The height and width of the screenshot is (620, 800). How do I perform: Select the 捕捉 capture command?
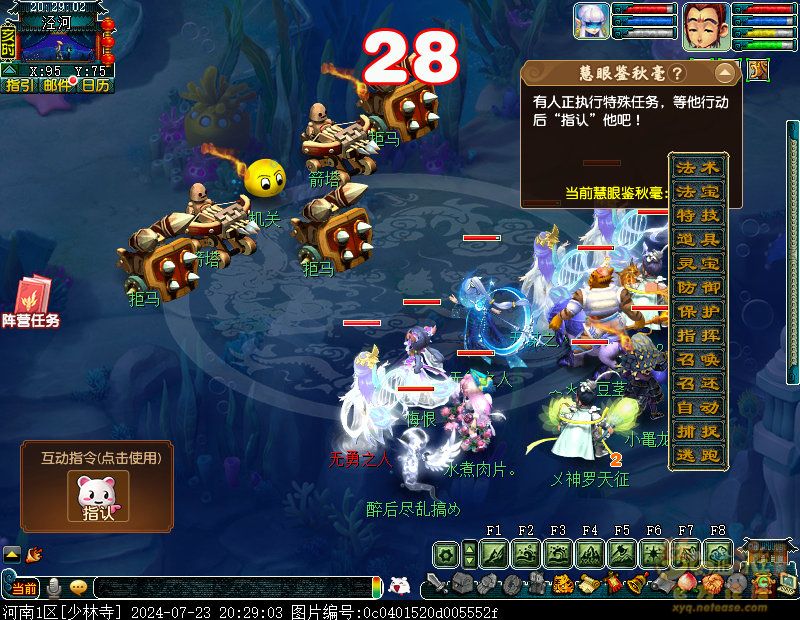click(x=697, y=432)
